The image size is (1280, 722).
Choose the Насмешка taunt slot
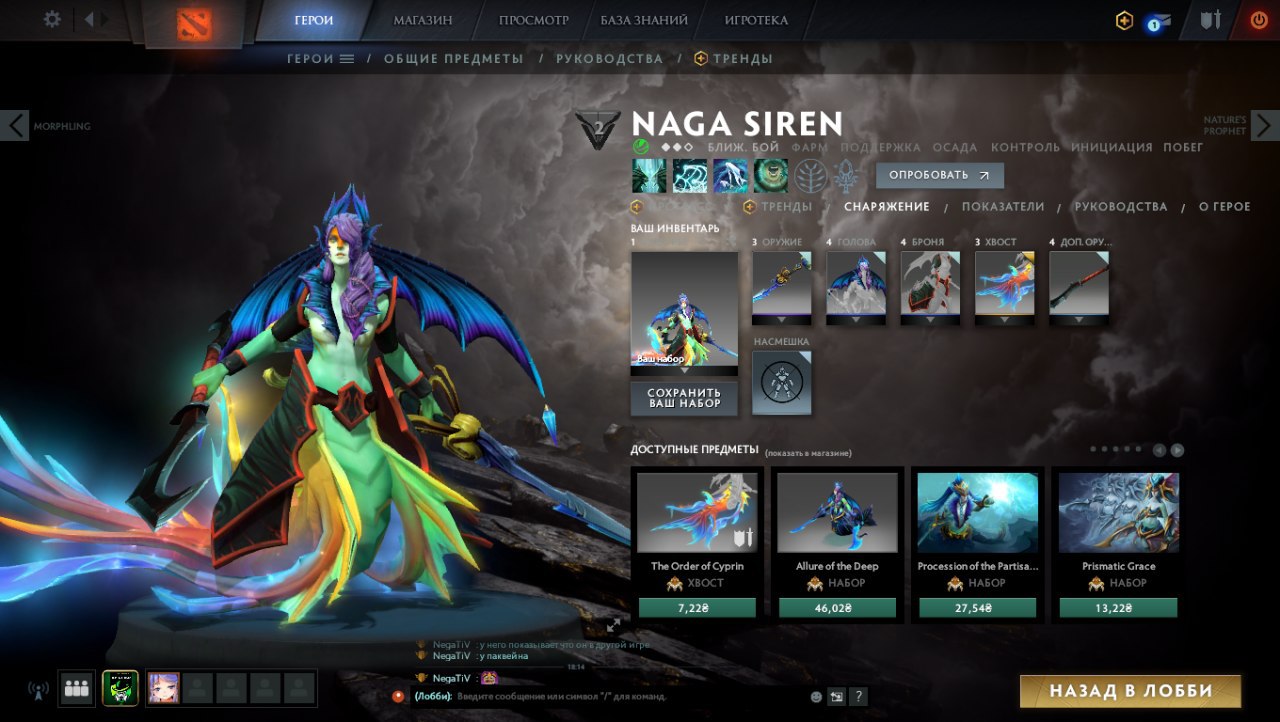tap(782, 382)
